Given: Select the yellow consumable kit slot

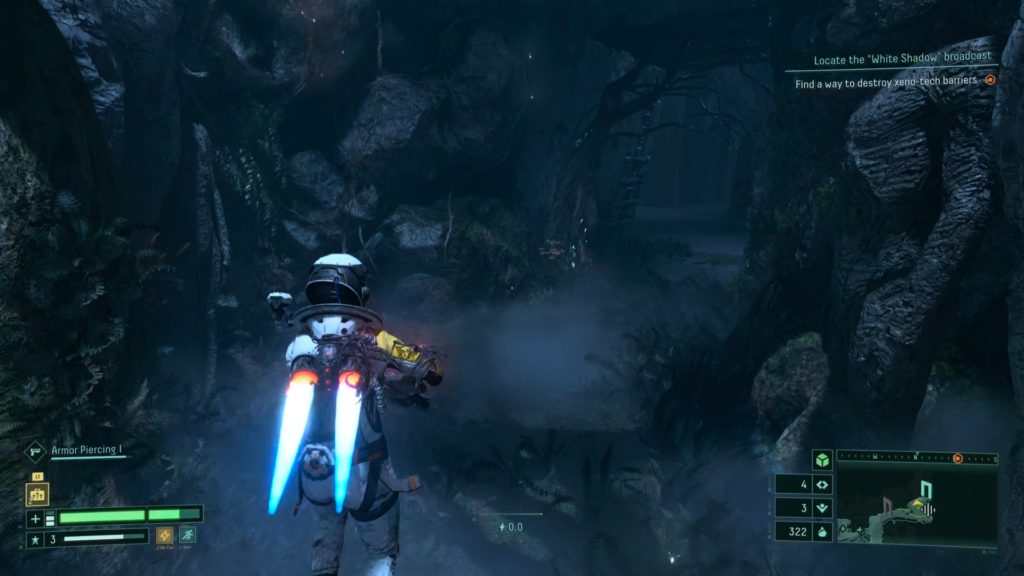Looking at the screenshot, I should pos(38,493).
